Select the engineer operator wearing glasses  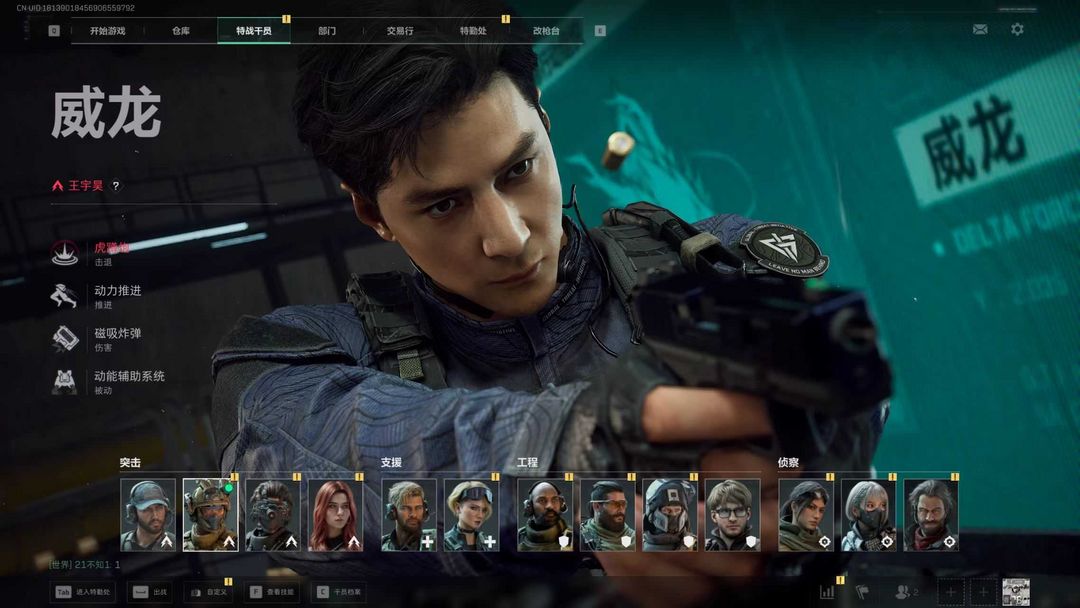[732, 515]
